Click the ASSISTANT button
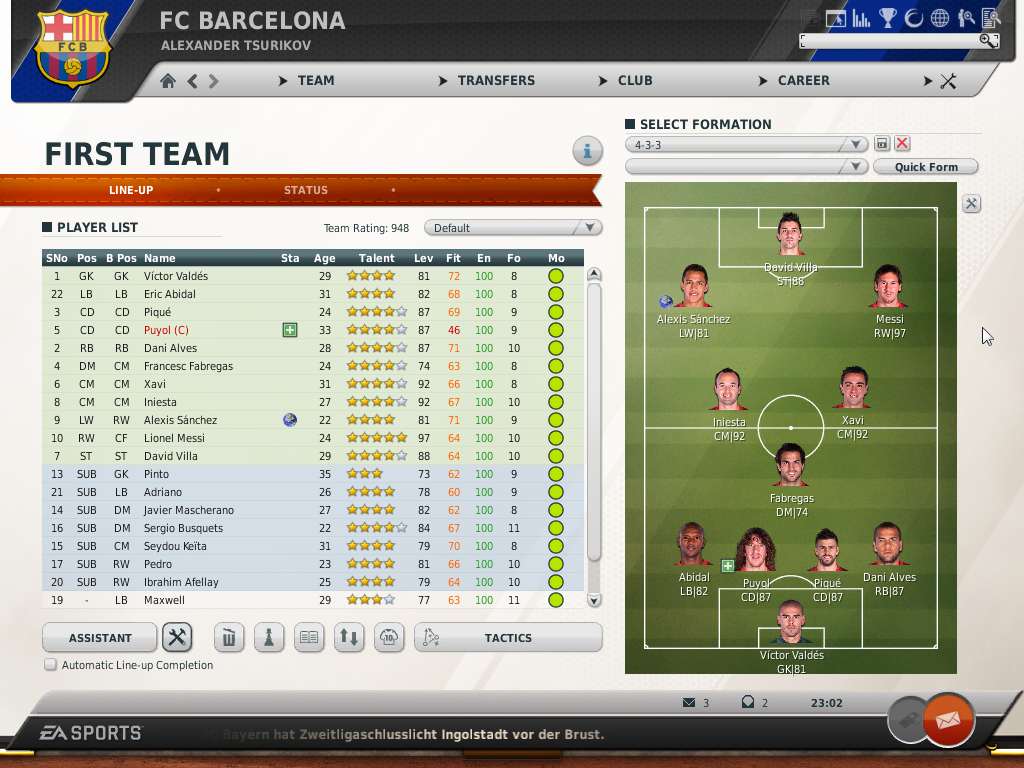The image size is (1024, 768). tap(100, 638)
